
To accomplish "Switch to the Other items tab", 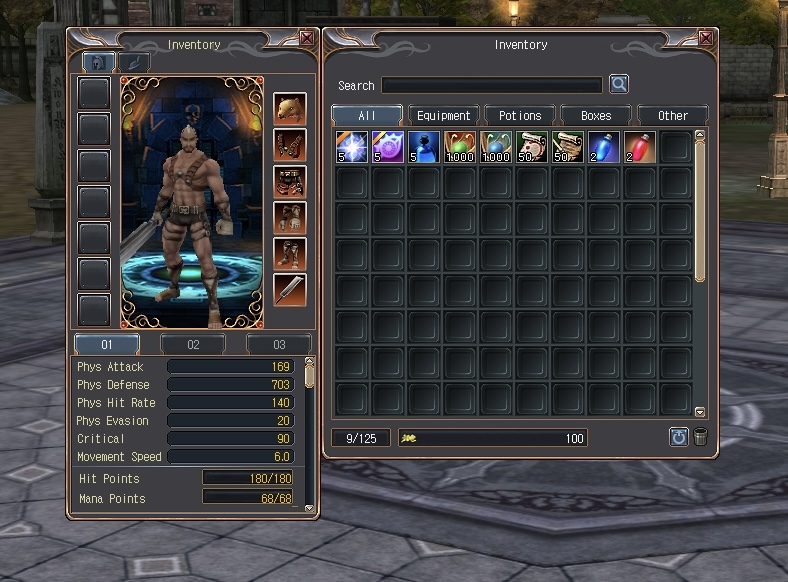I will (x=673, y=116).
